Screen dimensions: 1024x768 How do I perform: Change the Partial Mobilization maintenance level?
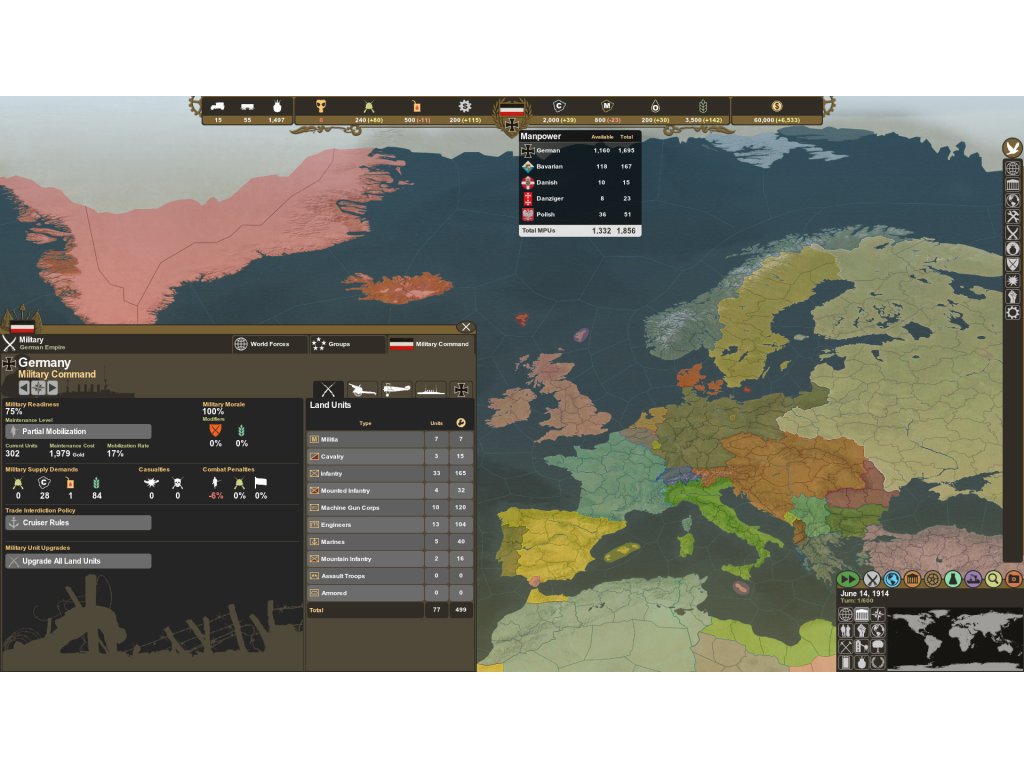click(x=79, y=431)
